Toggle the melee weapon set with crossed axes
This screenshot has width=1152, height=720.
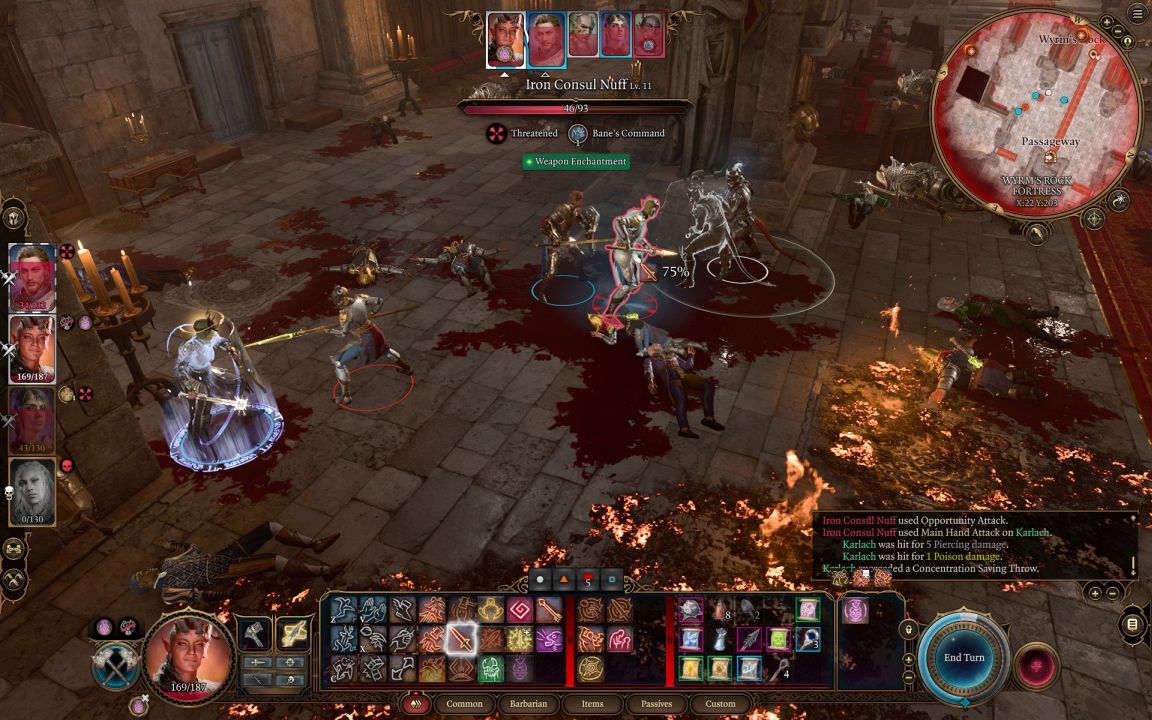(116, 667)
